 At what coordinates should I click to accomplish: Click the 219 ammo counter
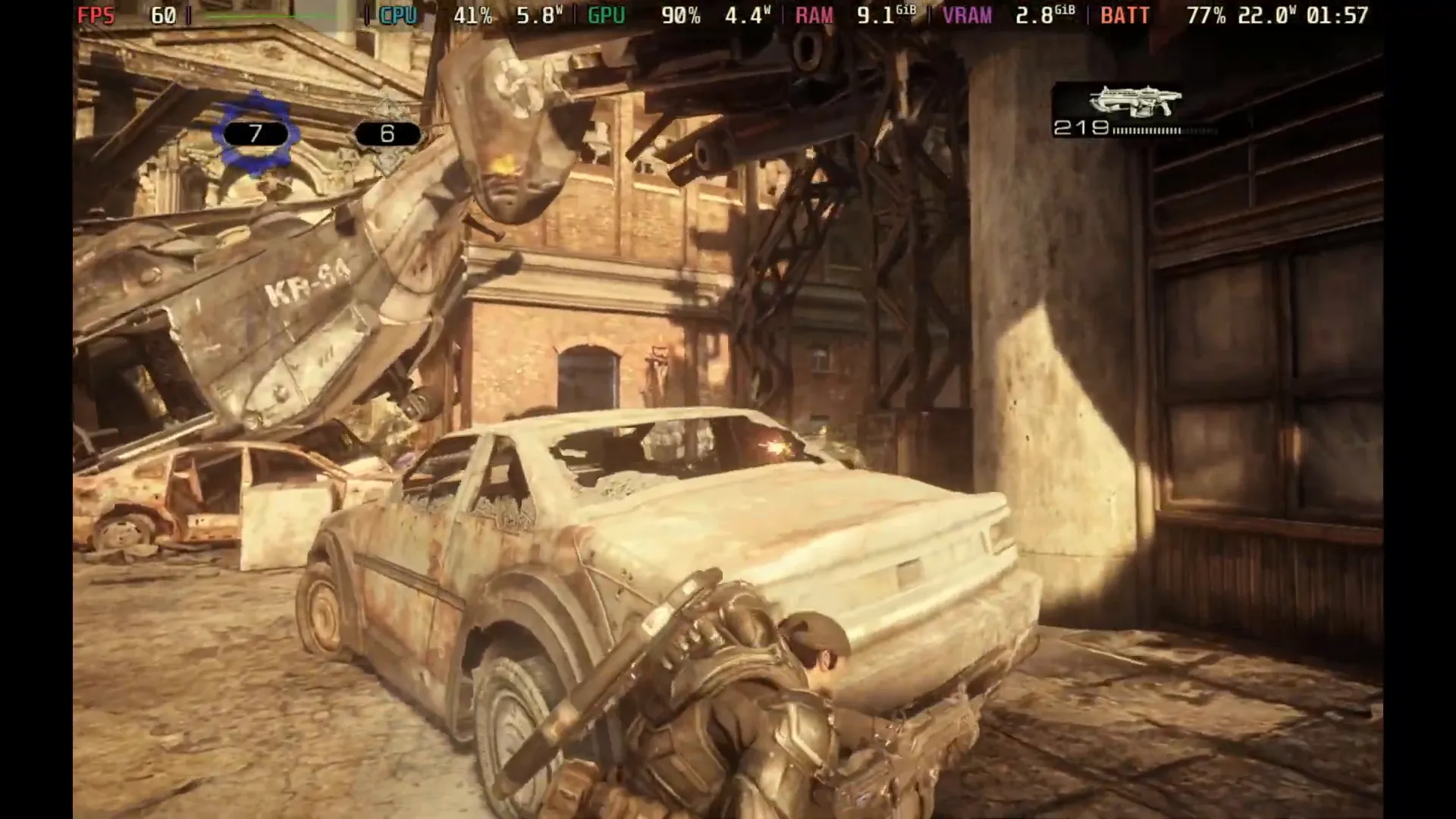pyautogui.click(x=1083, y=128)
